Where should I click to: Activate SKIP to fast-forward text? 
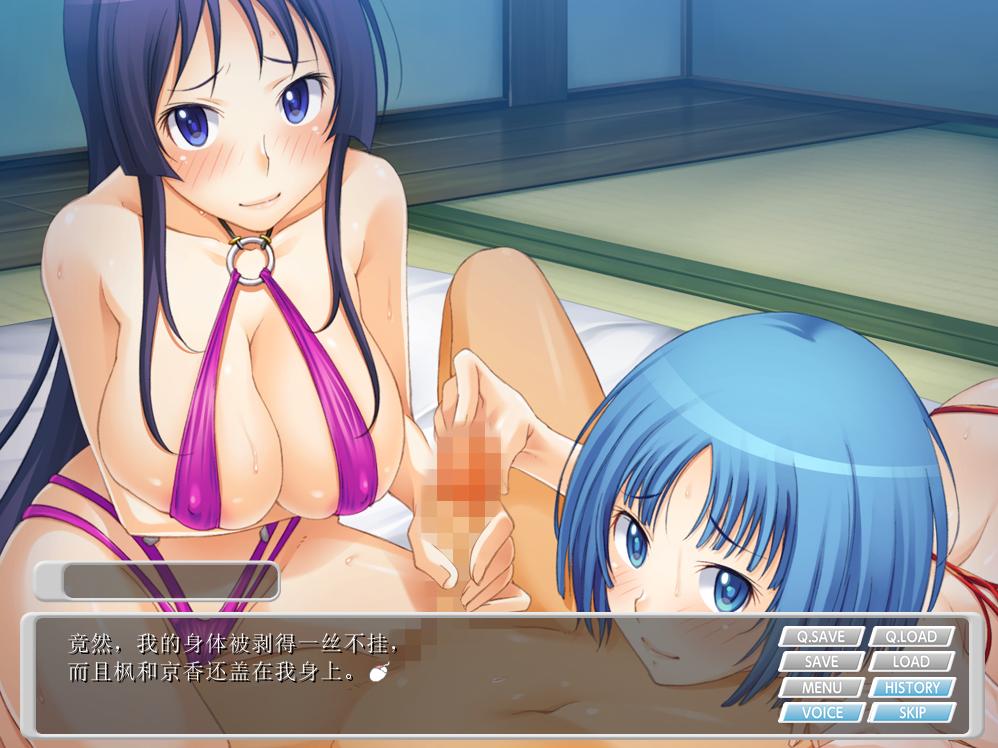(x=911, y=713)
